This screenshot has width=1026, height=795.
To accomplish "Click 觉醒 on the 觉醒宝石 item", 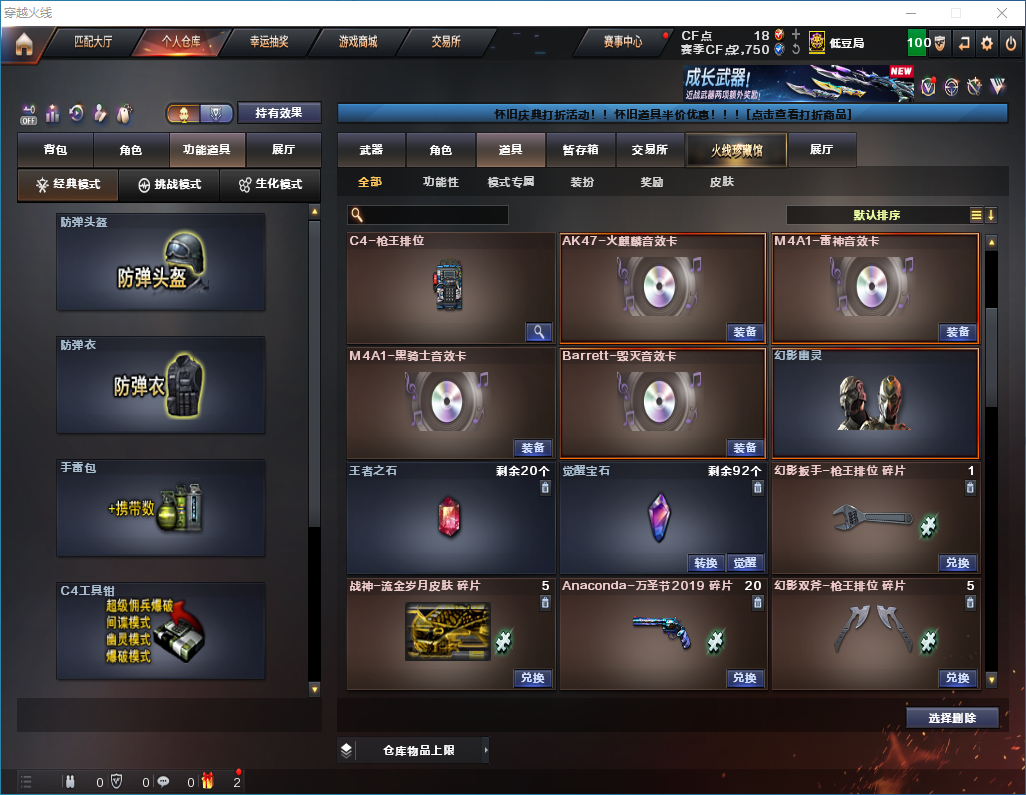I will [x=744, y=563].
